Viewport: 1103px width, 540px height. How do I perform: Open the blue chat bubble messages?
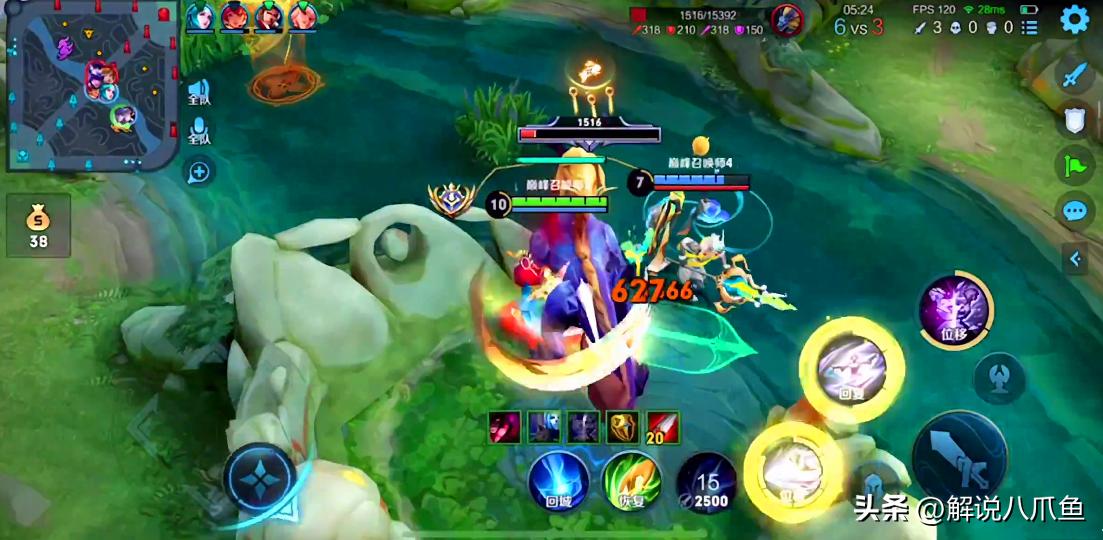[1074, 211]
